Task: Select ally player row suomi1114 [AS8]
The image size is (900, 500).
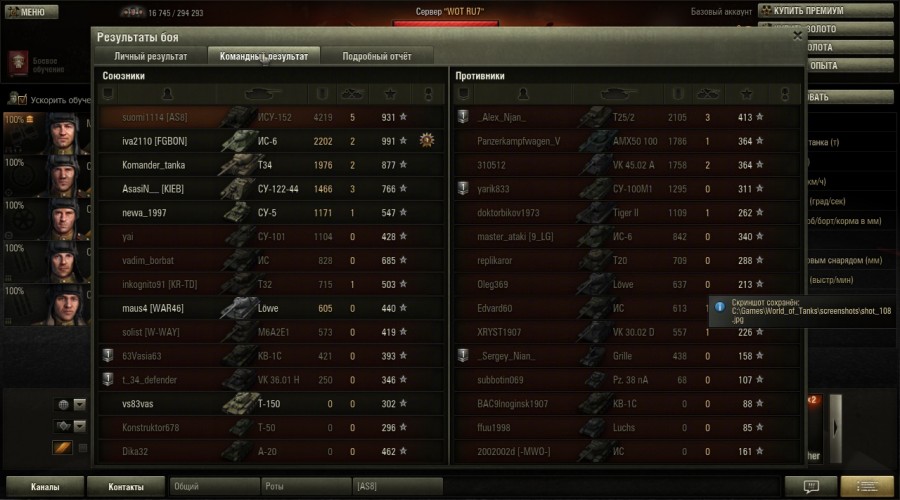Action: [272, 117]
